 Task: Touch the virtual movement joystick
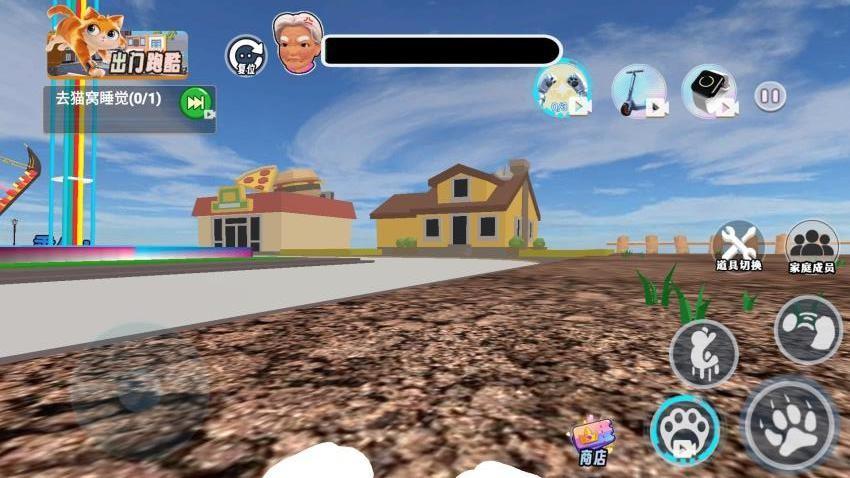point(138,393)
